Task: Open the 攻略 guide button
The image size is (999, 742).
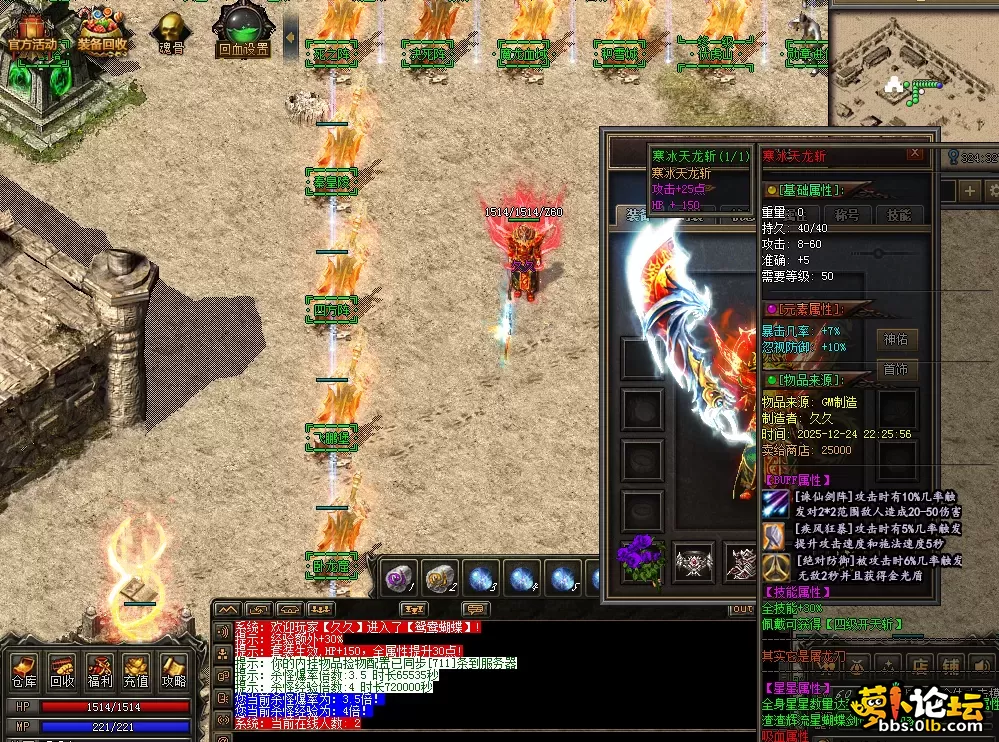Action: point(173,670)
